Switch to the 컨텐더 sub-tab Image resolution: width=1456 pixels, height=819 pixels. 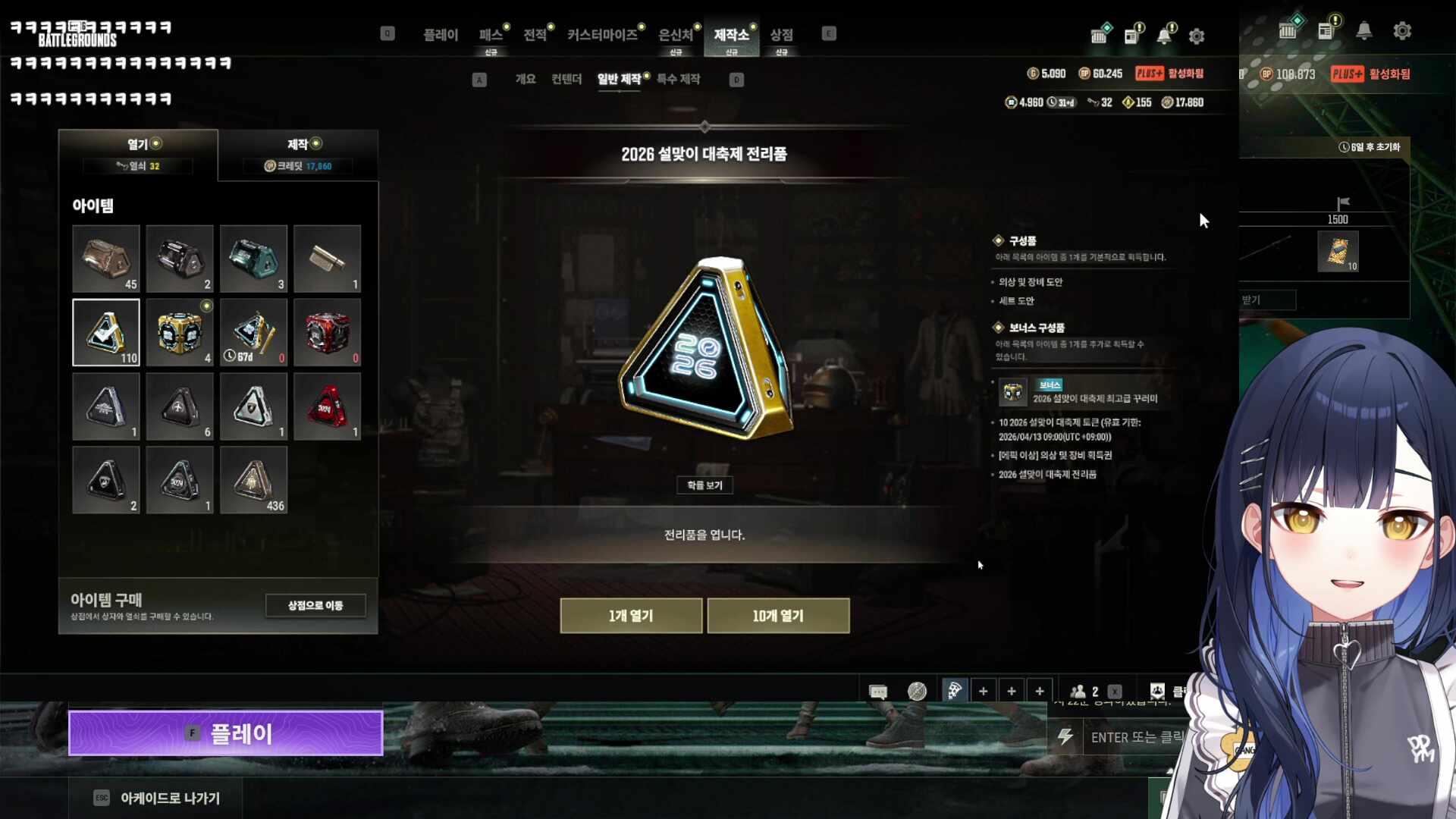point(566,79)
